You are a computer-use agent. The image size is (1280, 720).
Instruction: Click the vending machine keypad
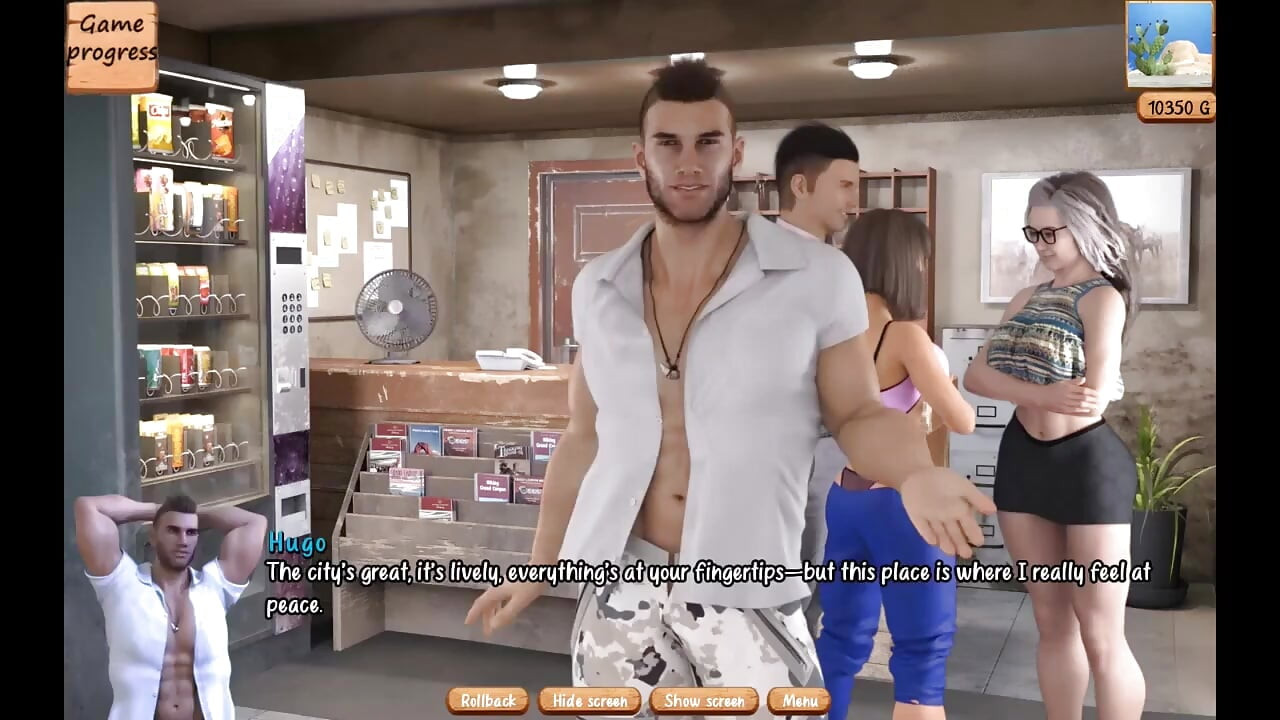coord(291,313)
